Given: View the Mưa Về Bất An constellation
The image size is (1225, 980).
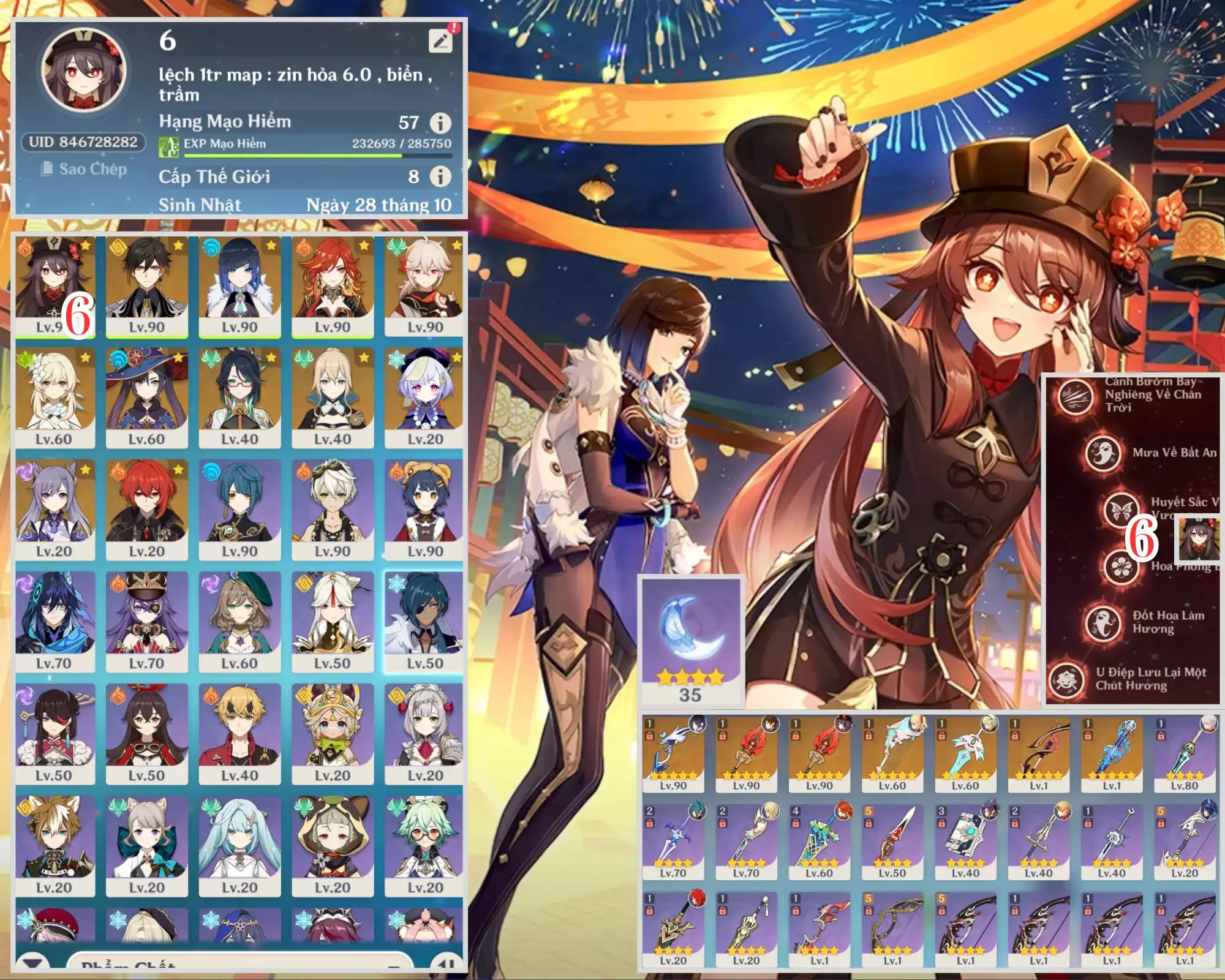Looking at the screenshot, I should tap(1103, 453).
